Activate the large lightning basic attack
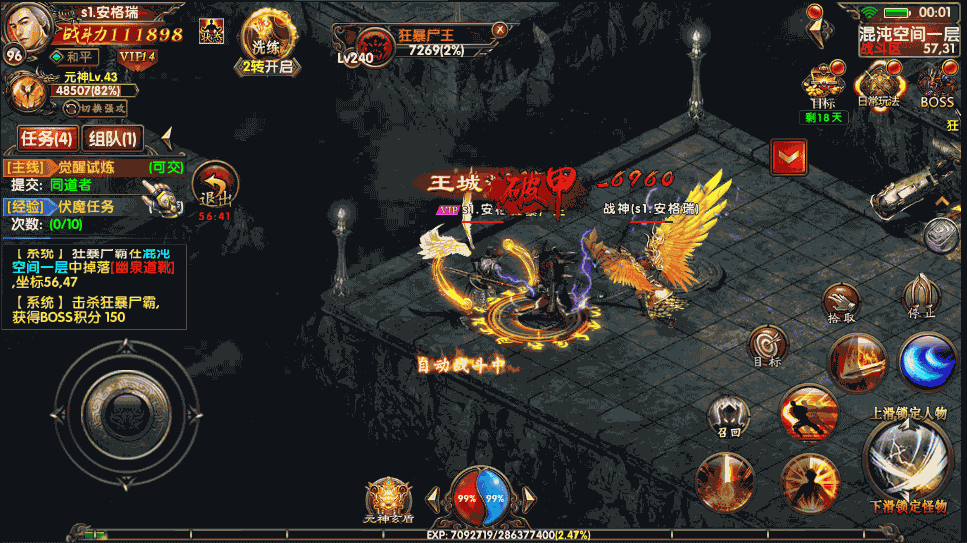Image resolution: width=967 pixels, height=543 pixels. pos(907,456)
